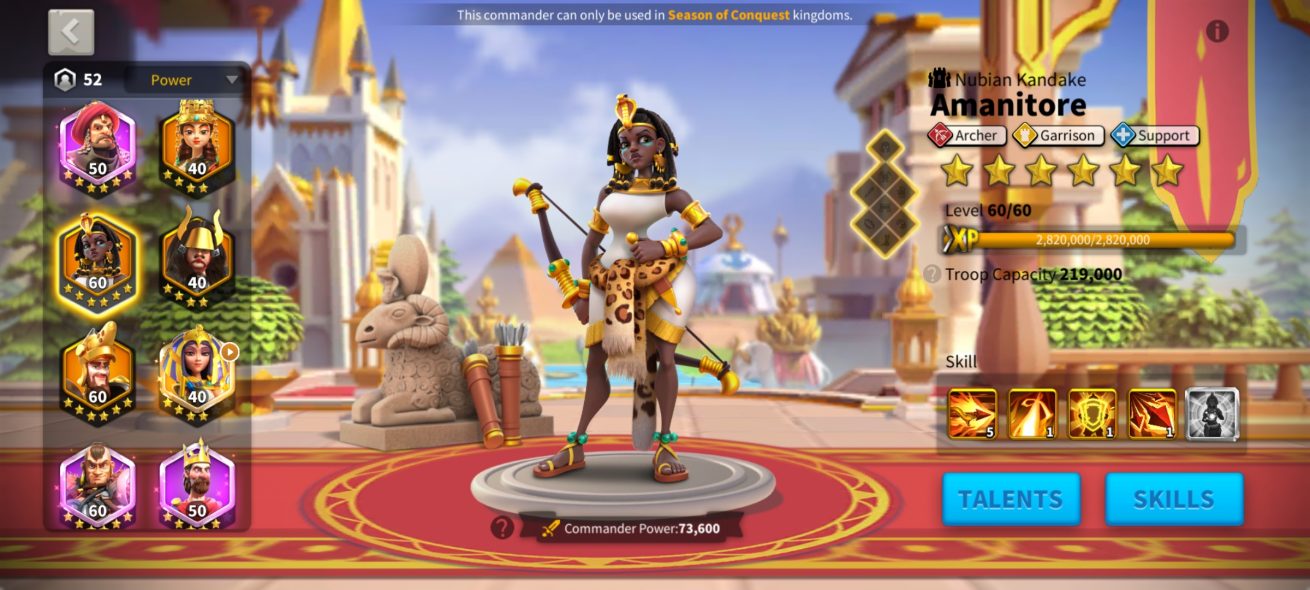Go back using the arrow button
Viewport: 1310px width, 590px height.
coord(71,32)
